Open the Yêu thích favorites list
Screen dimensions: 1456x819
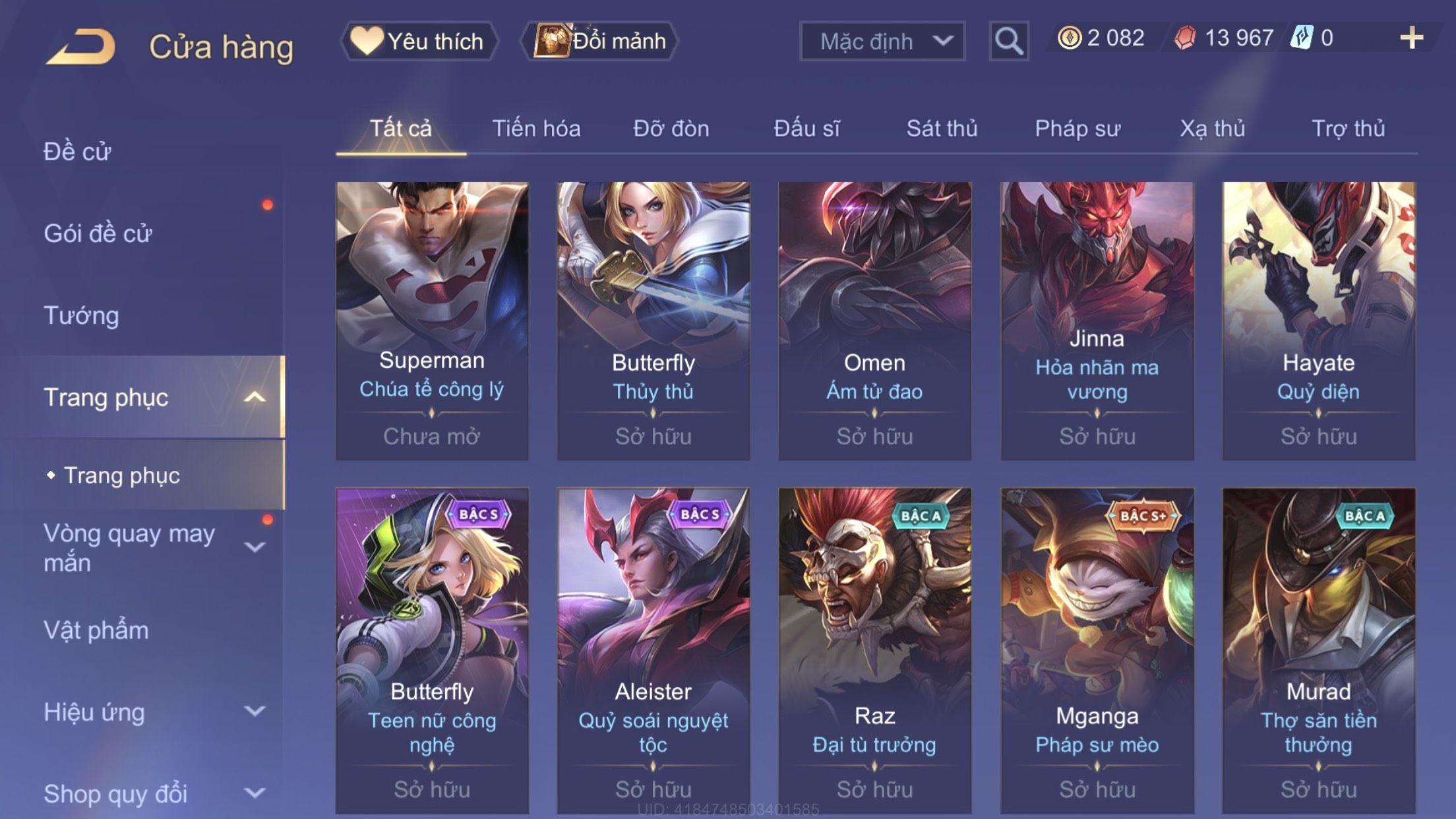click(419, 41)
